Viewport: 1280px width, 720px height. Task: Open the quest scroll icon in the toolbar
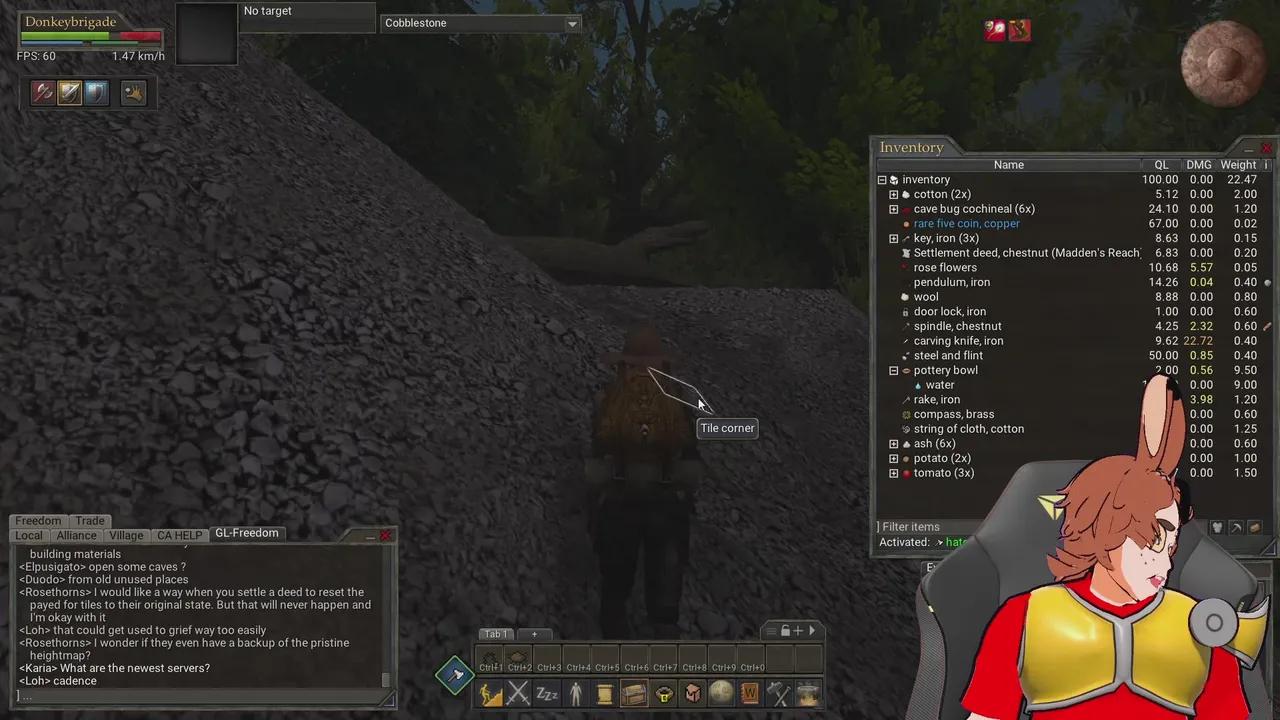(x=605, y=693)
